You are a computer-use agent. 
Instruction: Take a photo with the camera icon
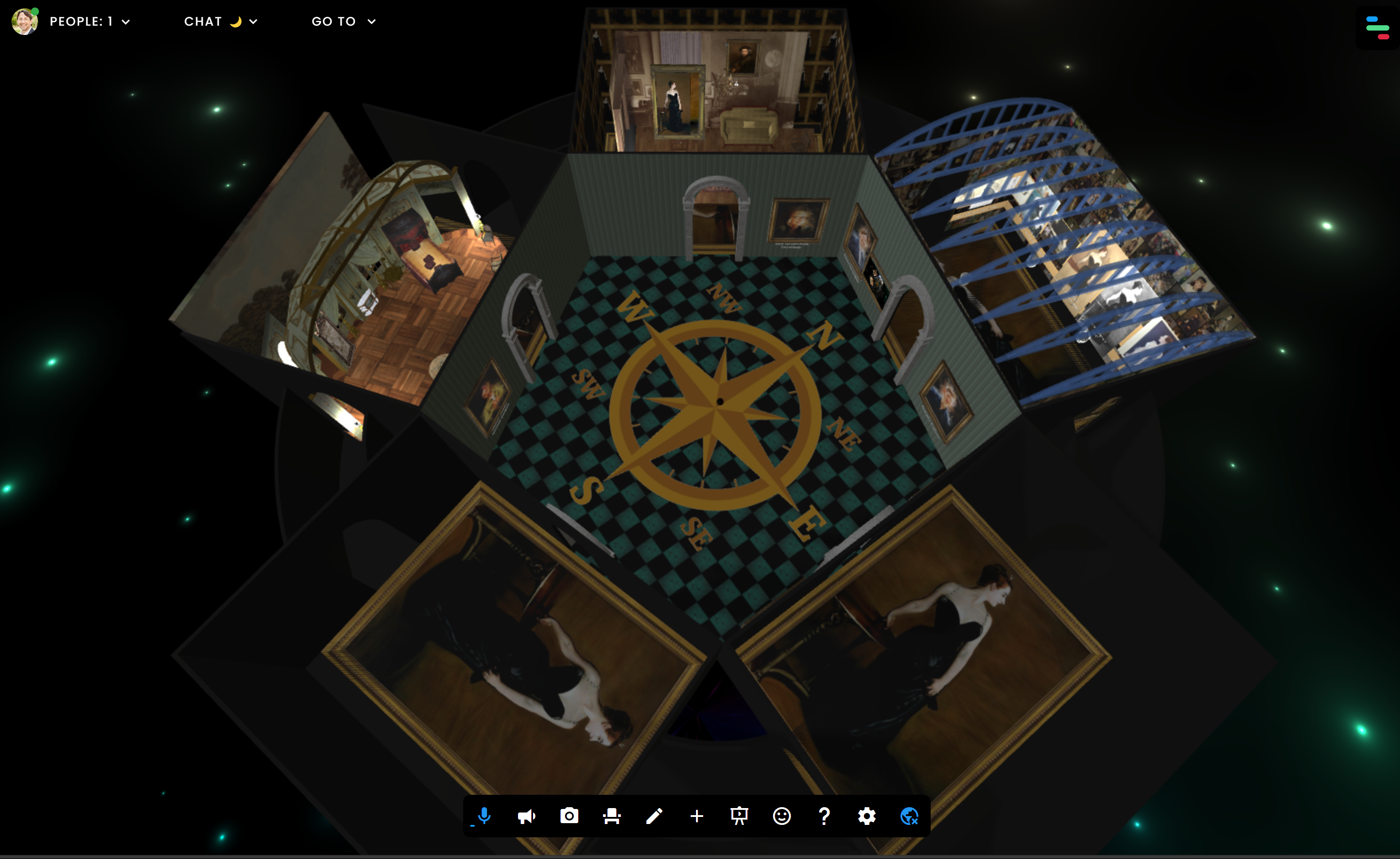tap(569, 816)
